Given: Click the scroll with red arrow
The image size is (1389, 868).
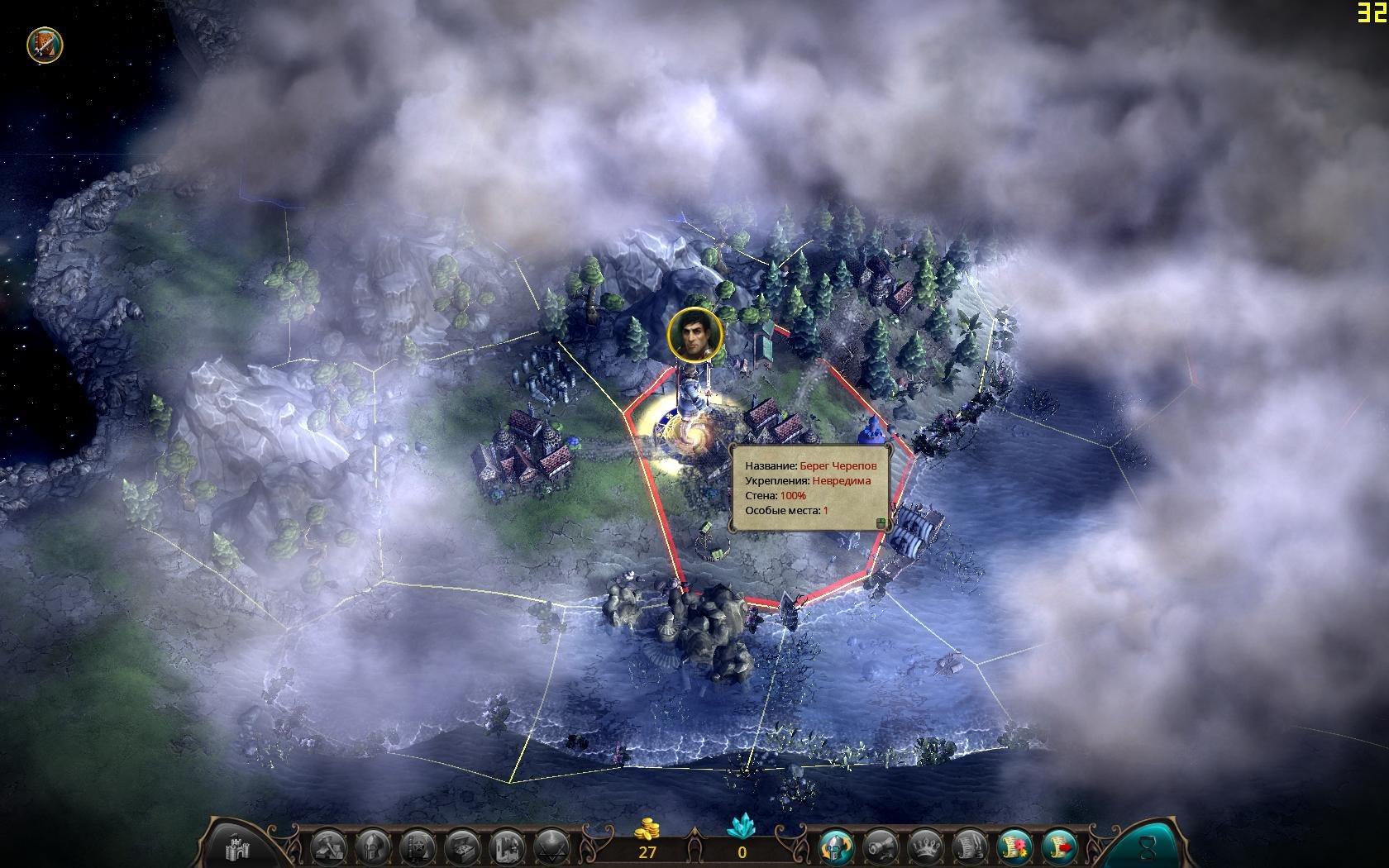Looking at the screenshot, I should point(1060,847).
